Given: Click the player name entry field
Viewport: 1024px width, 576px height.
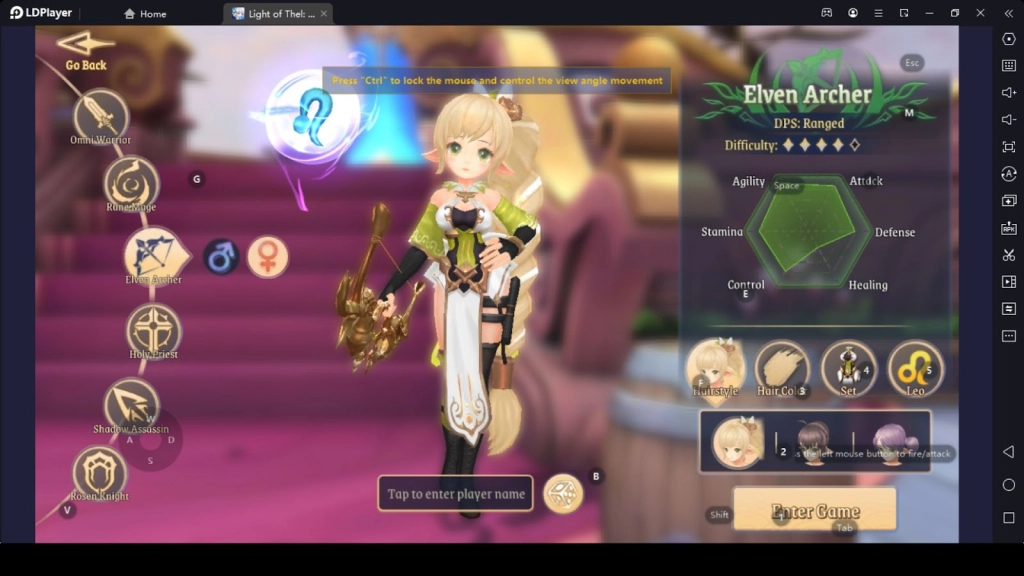Looking at the screenshot, I should [455, 494].
